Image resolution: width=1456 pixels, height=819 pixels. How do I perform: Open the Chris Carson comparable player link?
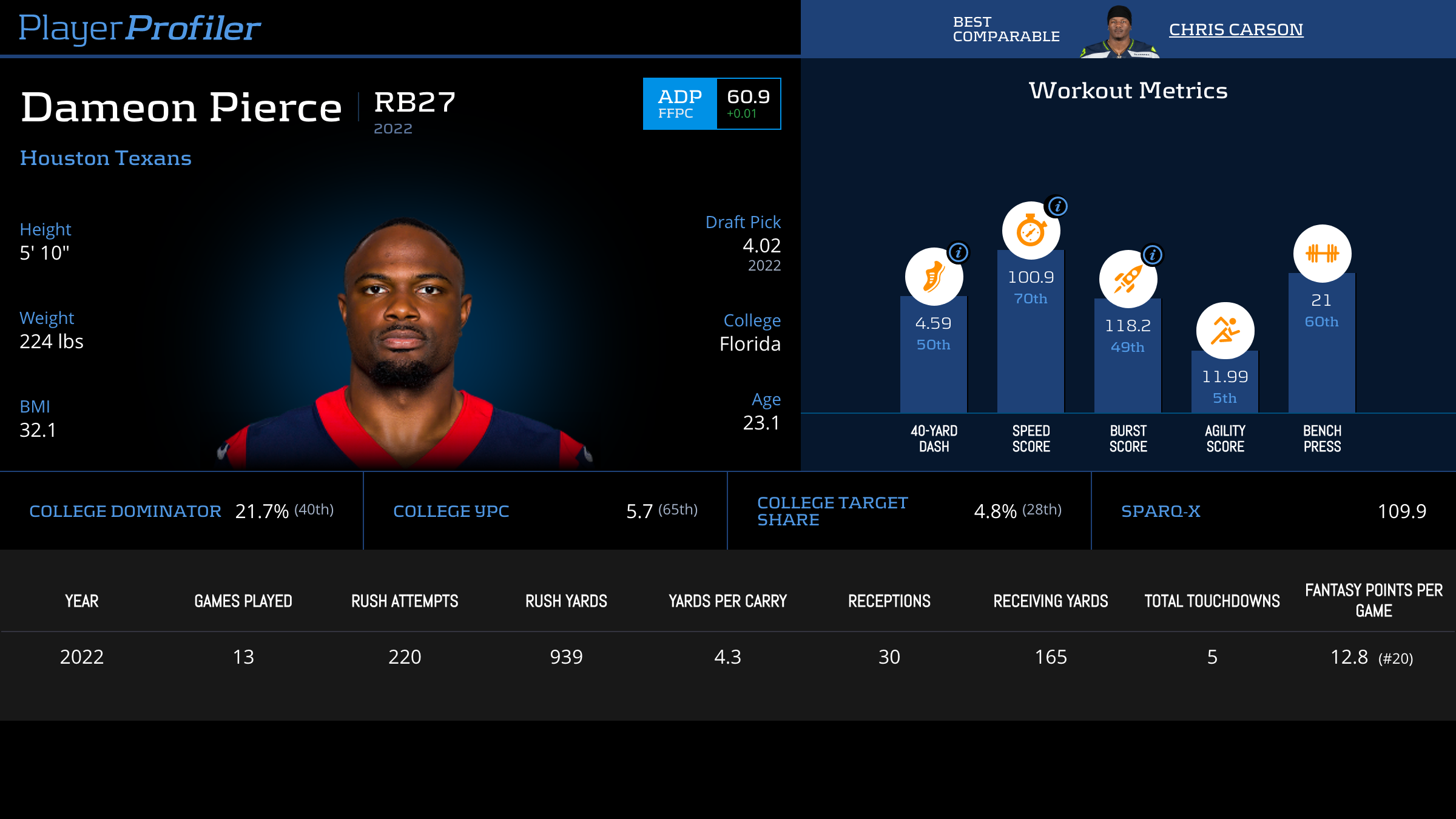[x=1236, y=30]
